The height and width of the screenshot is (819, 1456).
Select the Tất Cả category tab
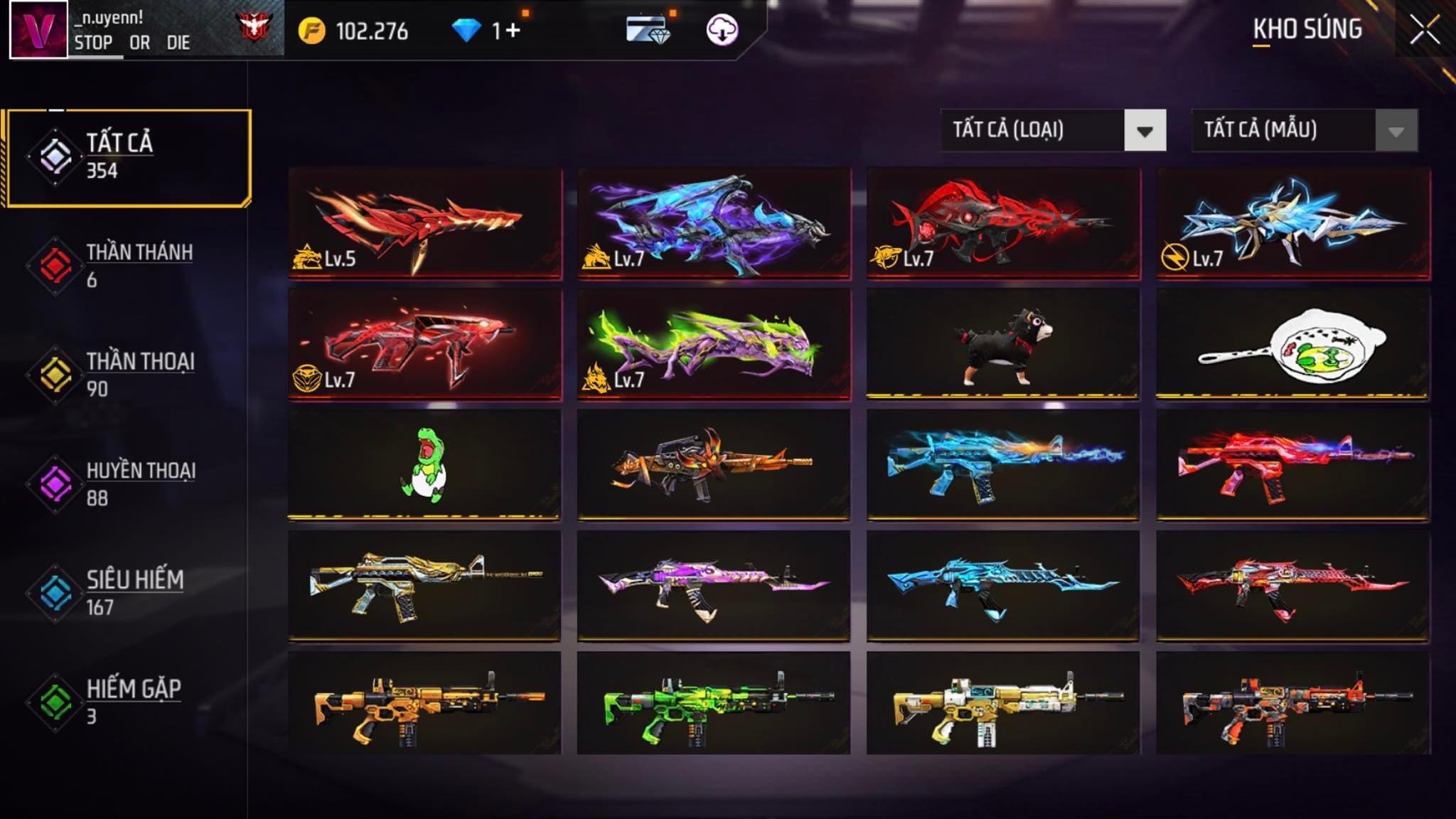129,157
